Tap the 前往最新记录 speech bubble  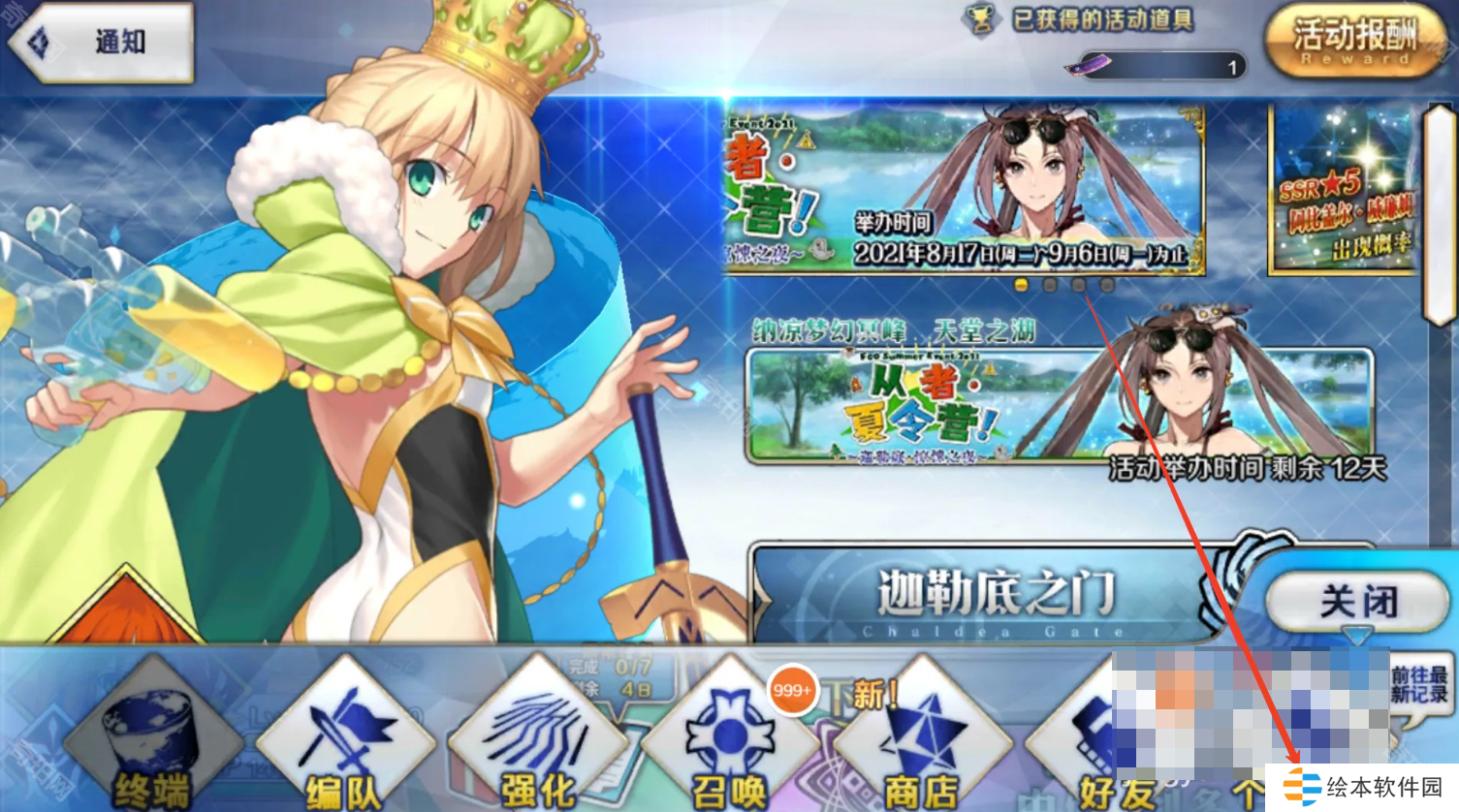pos(1418,685)
